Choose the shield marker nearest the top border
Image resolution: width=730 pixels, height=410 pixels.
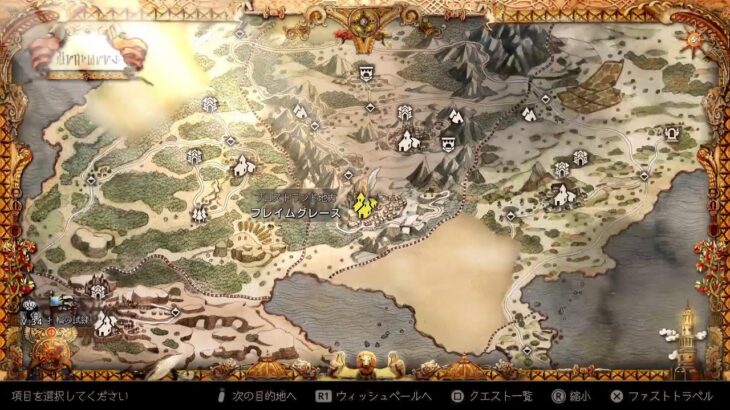[367, 71]
